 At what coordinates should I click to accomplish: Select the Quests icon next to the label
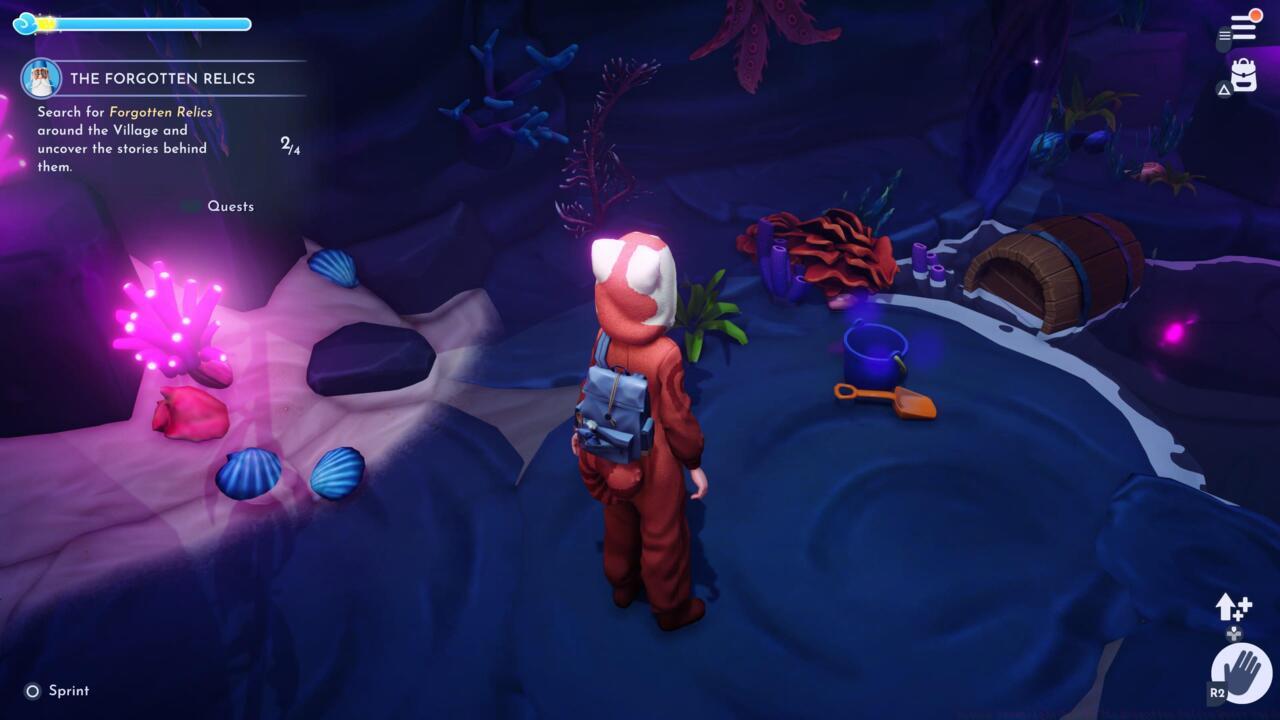coord(191,206)
